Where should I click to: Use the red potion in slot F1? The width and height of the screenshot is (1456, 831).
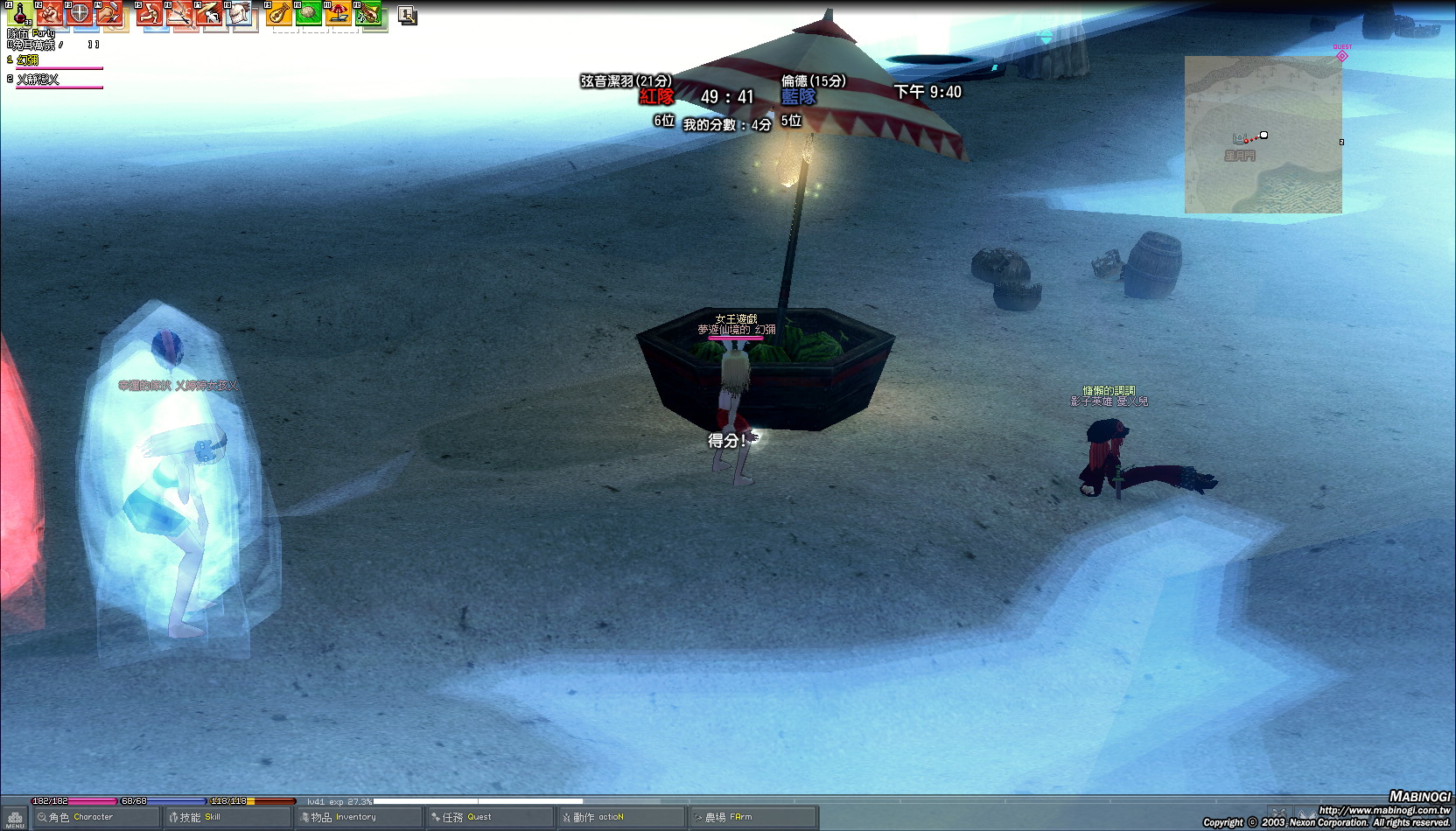pos(19,15)
